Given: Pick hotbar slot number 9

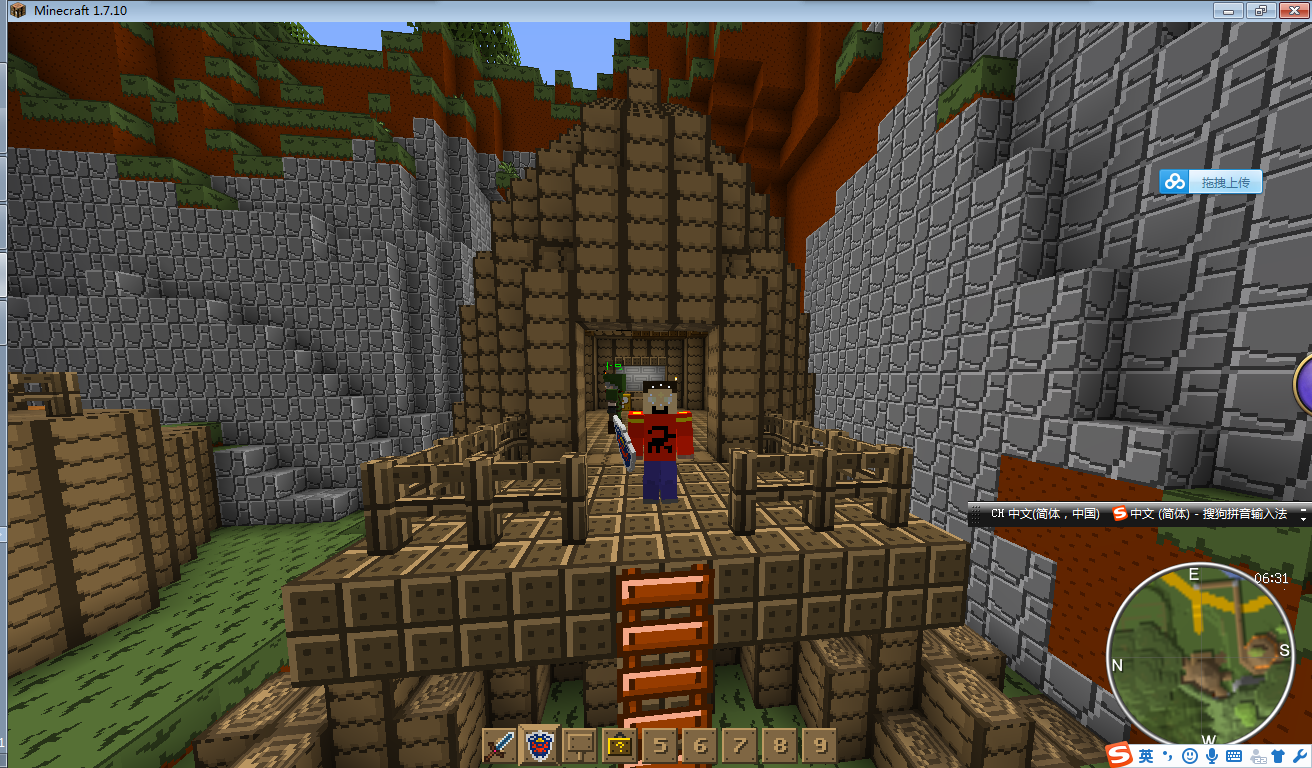Looking at the screenshot, I should (x=819, y=745).
